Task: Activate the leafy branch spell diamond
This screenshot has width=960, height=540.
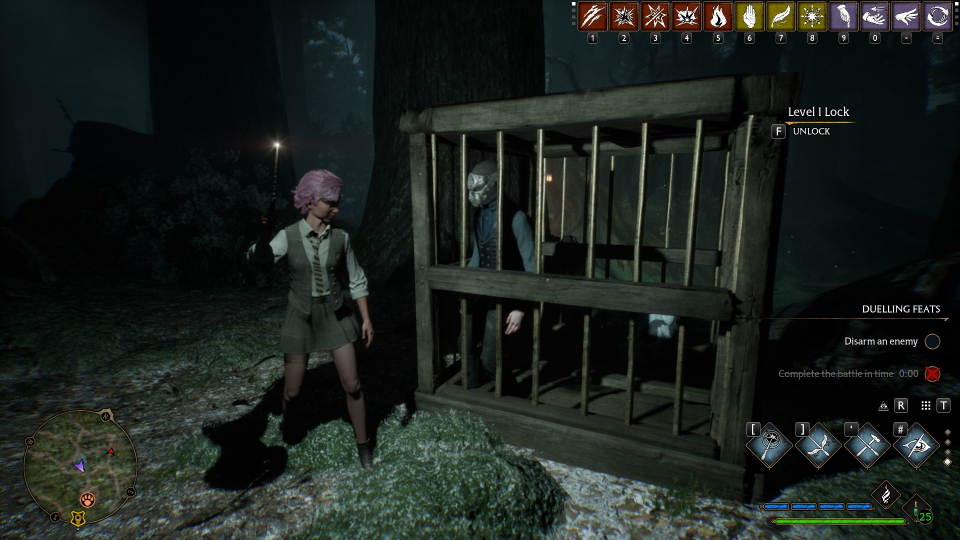Action: 817,444
